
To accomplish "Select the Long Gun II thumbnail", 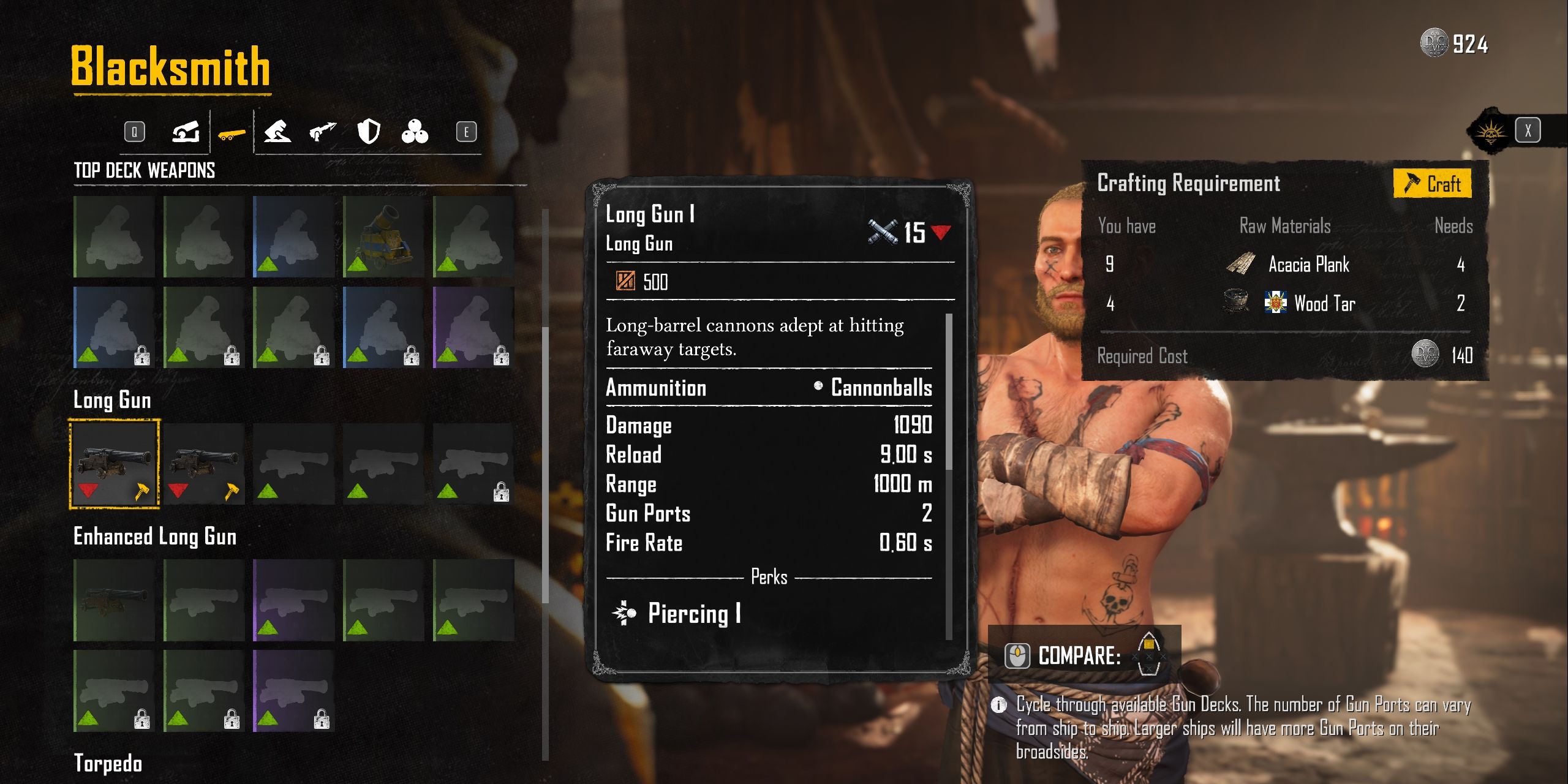I will (x=204, y=464).
